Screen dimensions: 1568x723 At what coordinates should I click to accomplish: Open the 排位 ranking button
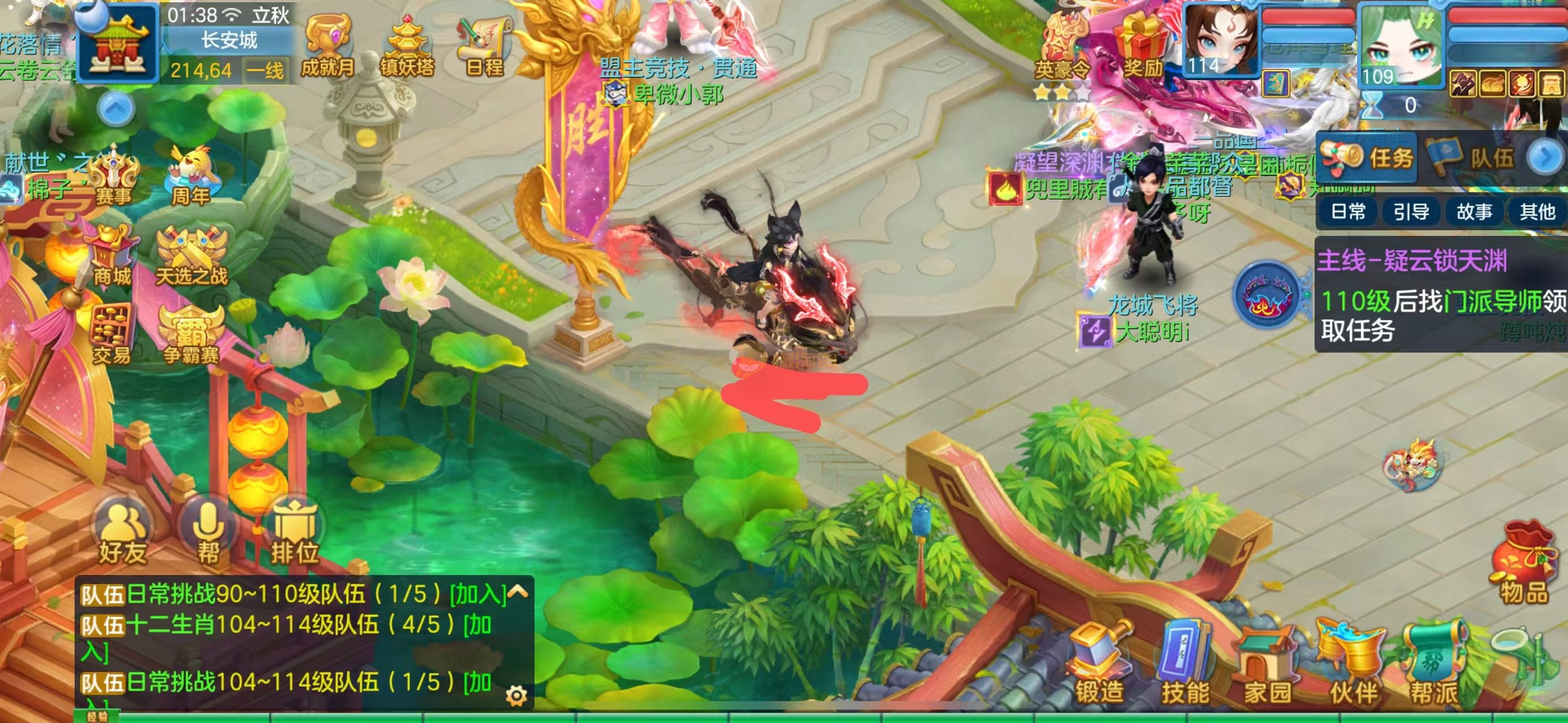294,533
